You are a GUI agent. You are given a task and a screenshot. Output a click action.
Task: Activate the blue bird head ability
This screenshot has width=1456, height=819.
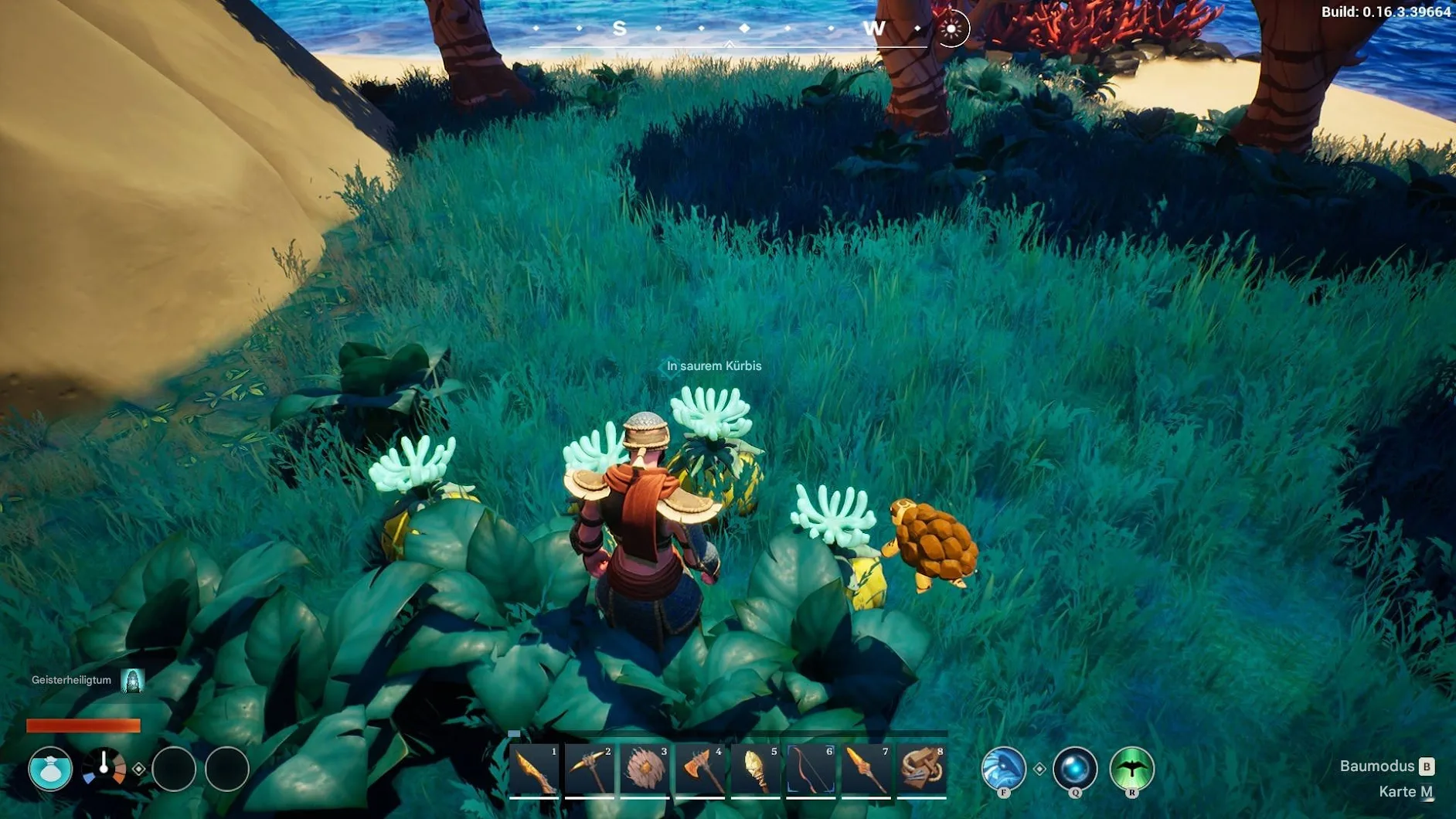click(x=1003, y=768)
